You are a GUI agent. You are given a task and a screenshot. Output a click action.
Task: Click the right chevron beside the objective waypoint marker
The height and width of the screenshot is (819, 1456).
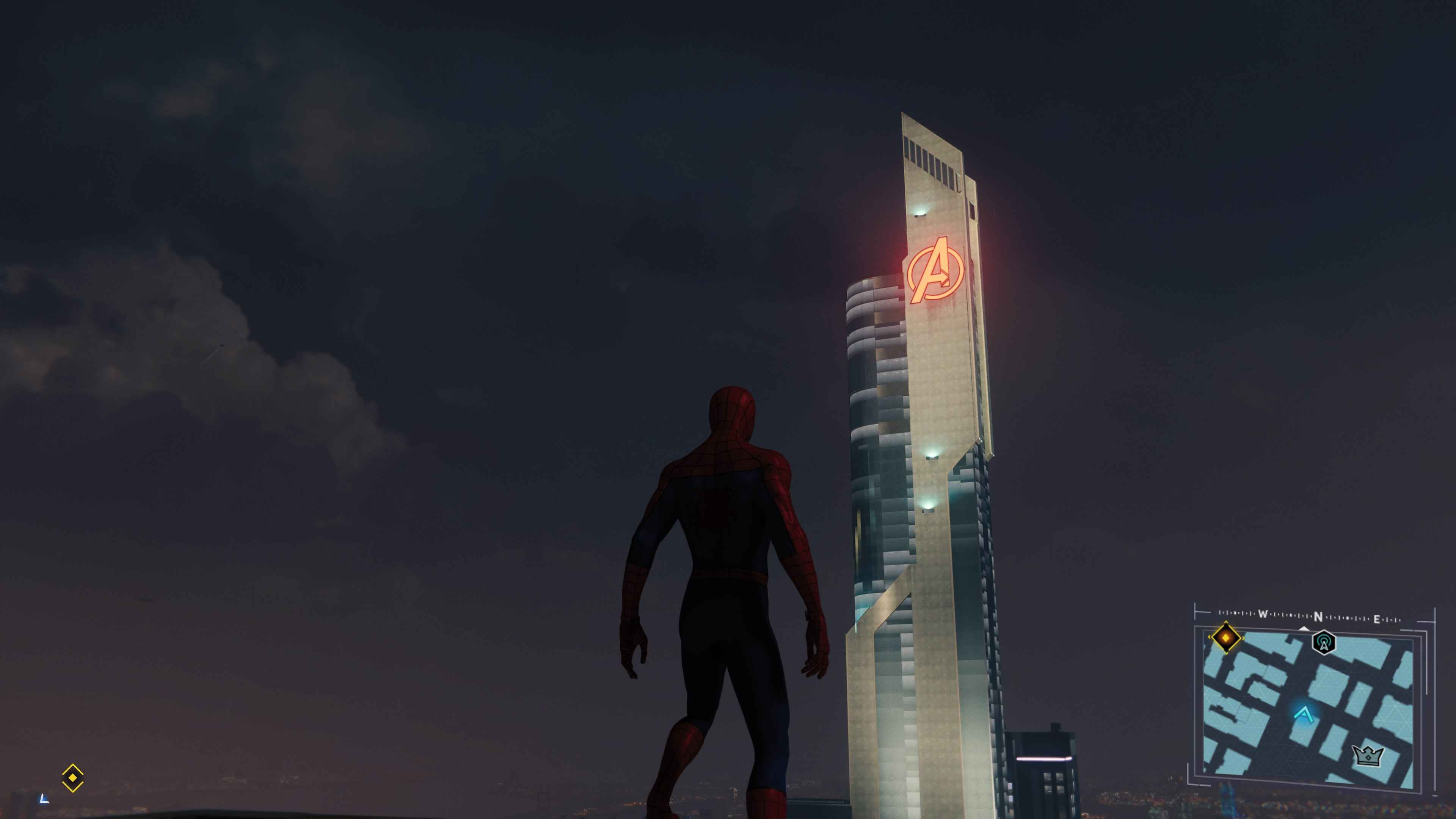coord(1243,637)
